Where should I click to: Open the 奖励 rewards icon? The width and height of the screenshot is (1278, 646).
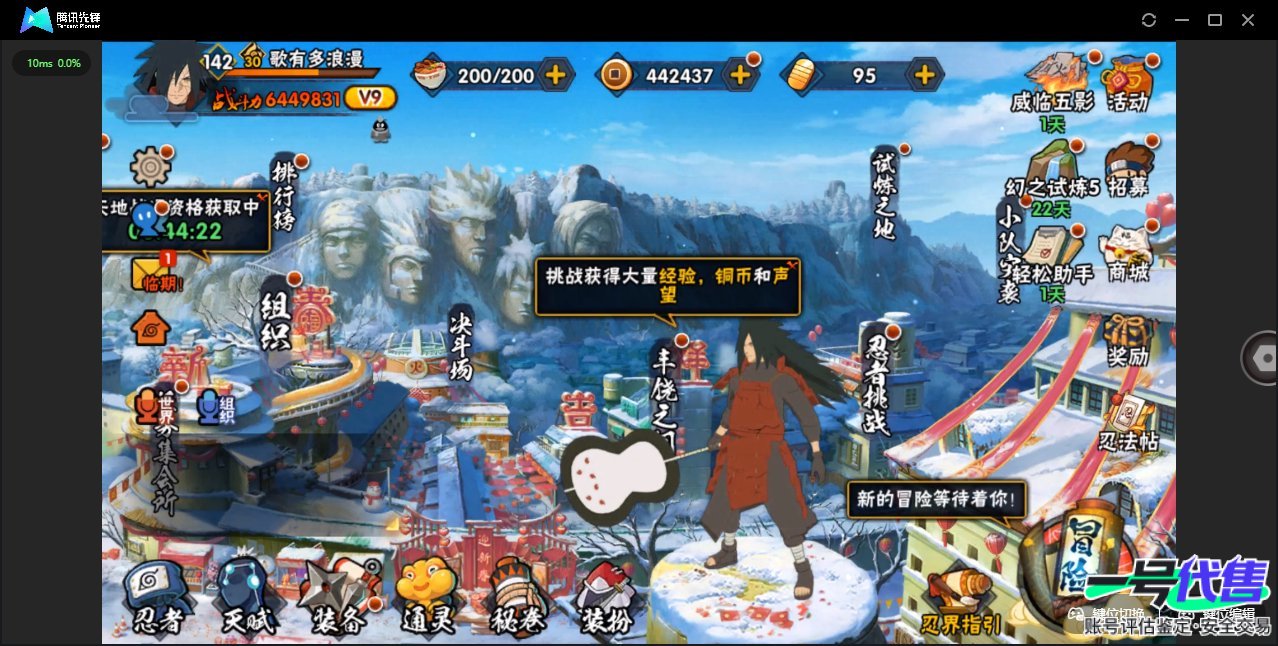pyautogui.click(x=1127, y=341)
